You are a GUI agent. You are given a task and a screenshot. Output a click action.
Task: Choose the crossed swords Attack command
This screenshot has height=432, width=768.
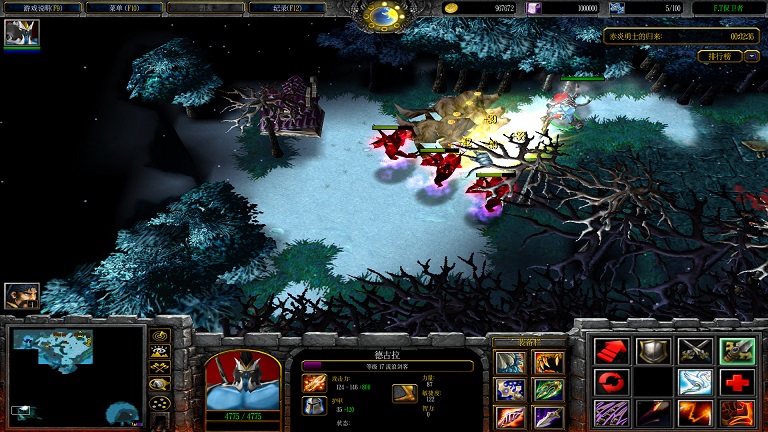point(694,350)
